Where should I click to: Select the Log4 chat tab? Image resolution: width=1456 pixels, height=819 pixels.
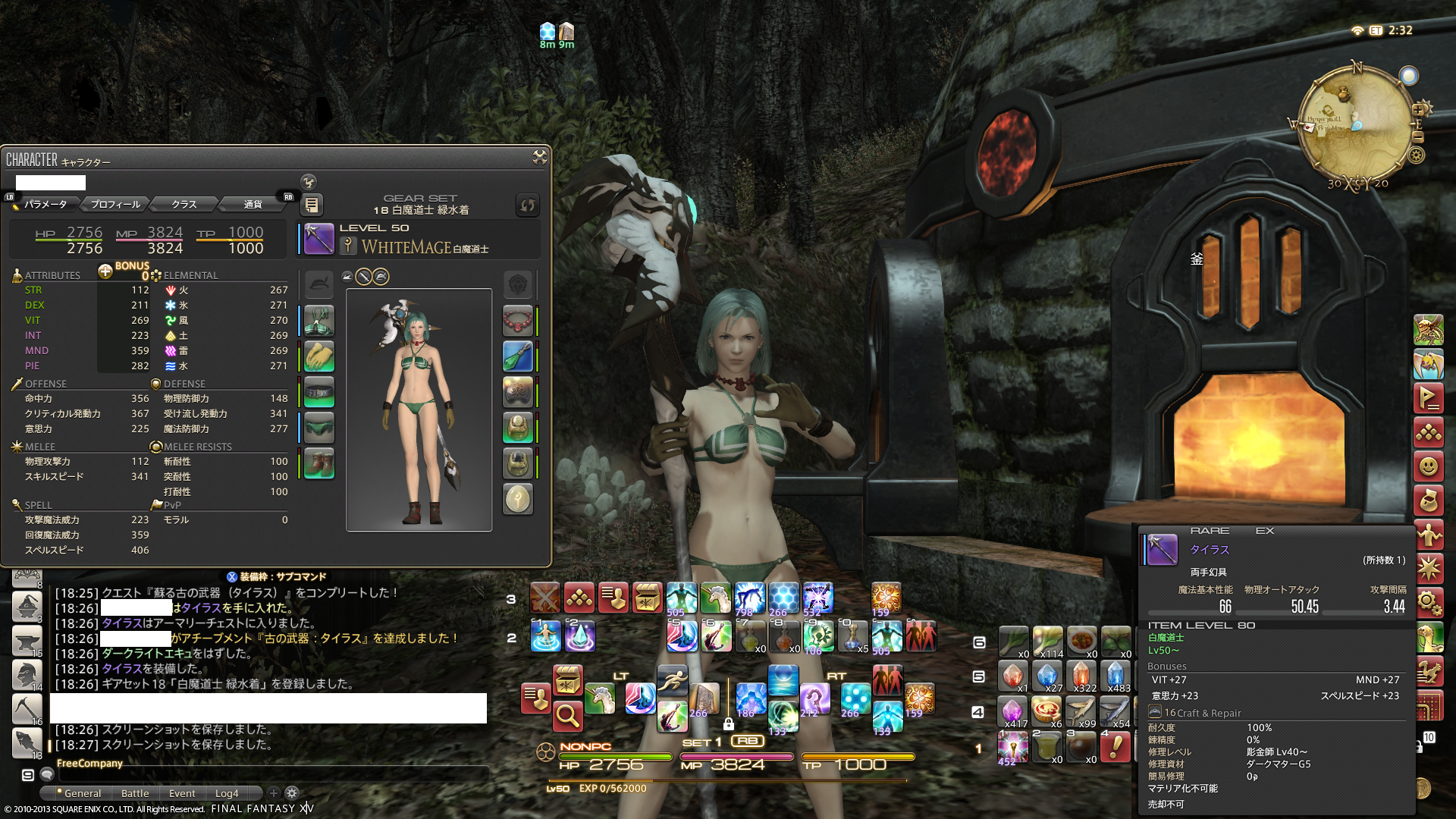click(227, 793)
